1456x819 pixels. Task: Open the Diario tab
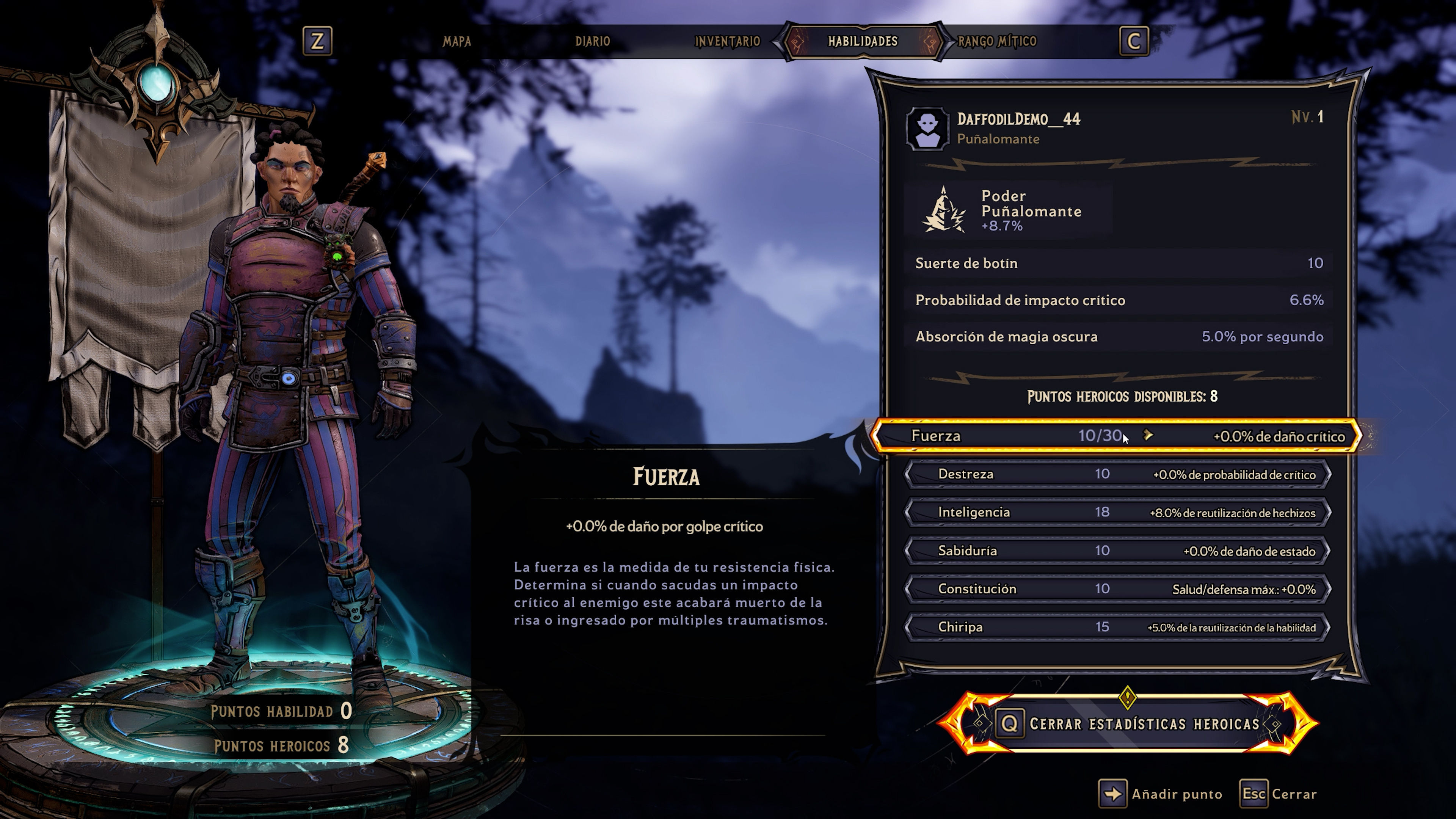592,41
